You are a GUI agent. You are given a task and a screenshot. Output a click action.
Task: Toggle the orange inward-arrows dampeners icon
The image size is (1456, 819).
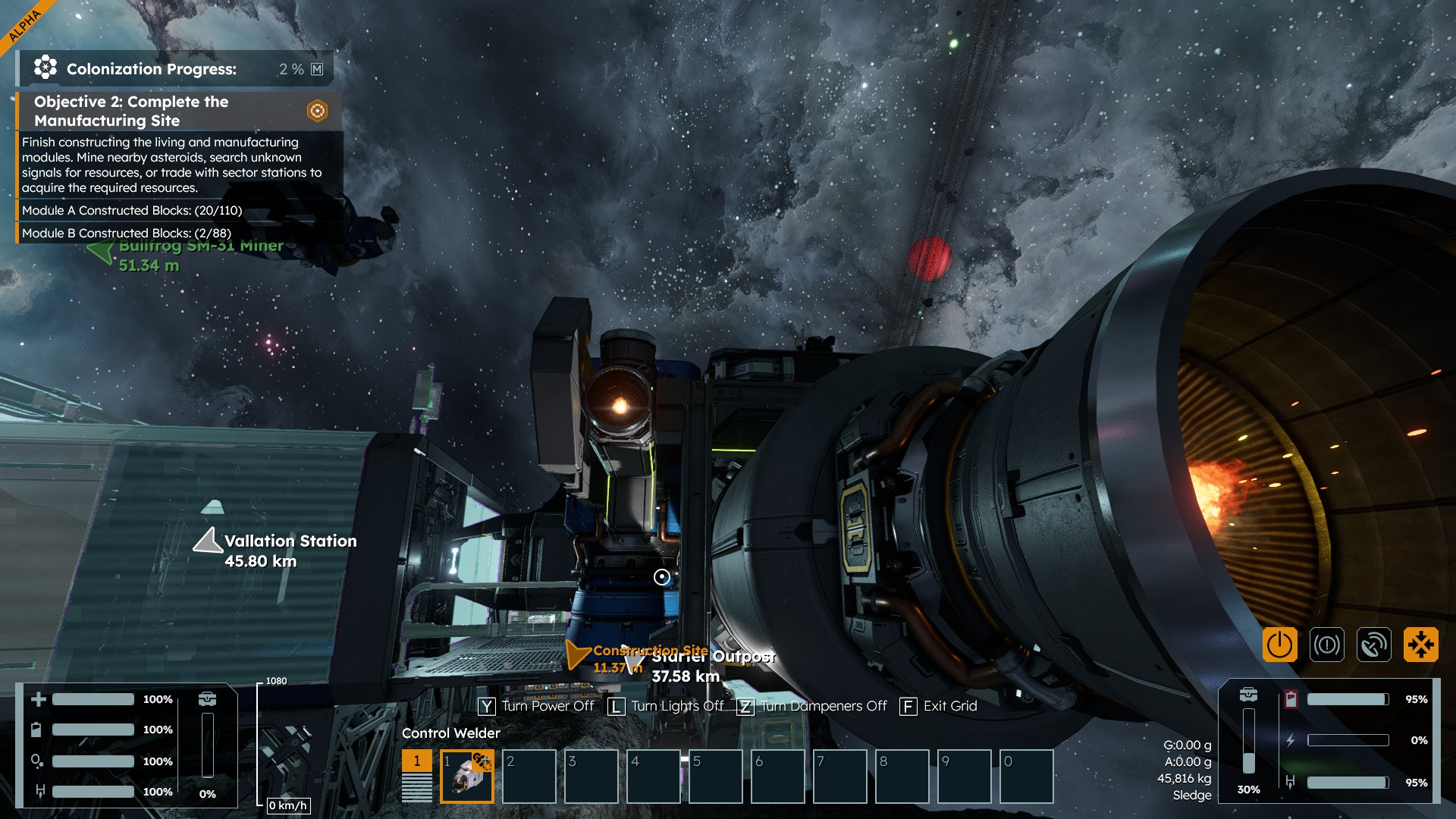(x=1420, y=645)
